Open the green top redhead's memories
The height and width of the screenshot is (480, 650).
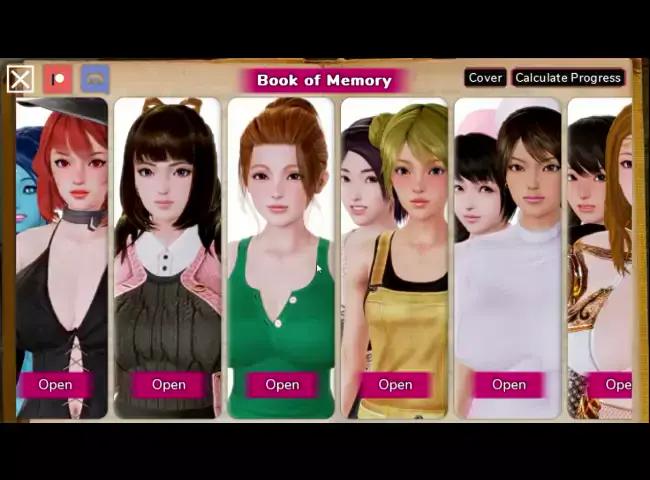click(282, 384)
